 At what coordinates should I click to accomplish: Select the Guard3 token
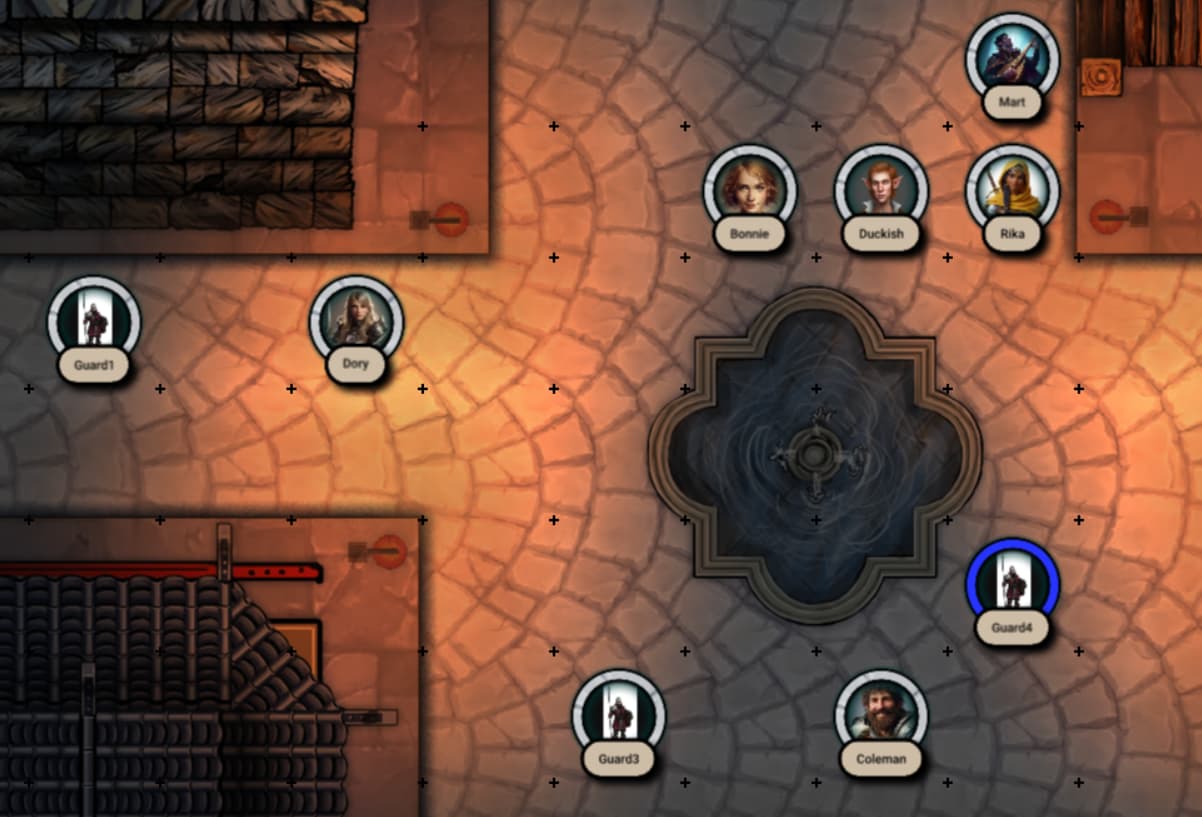coord(618,716)
